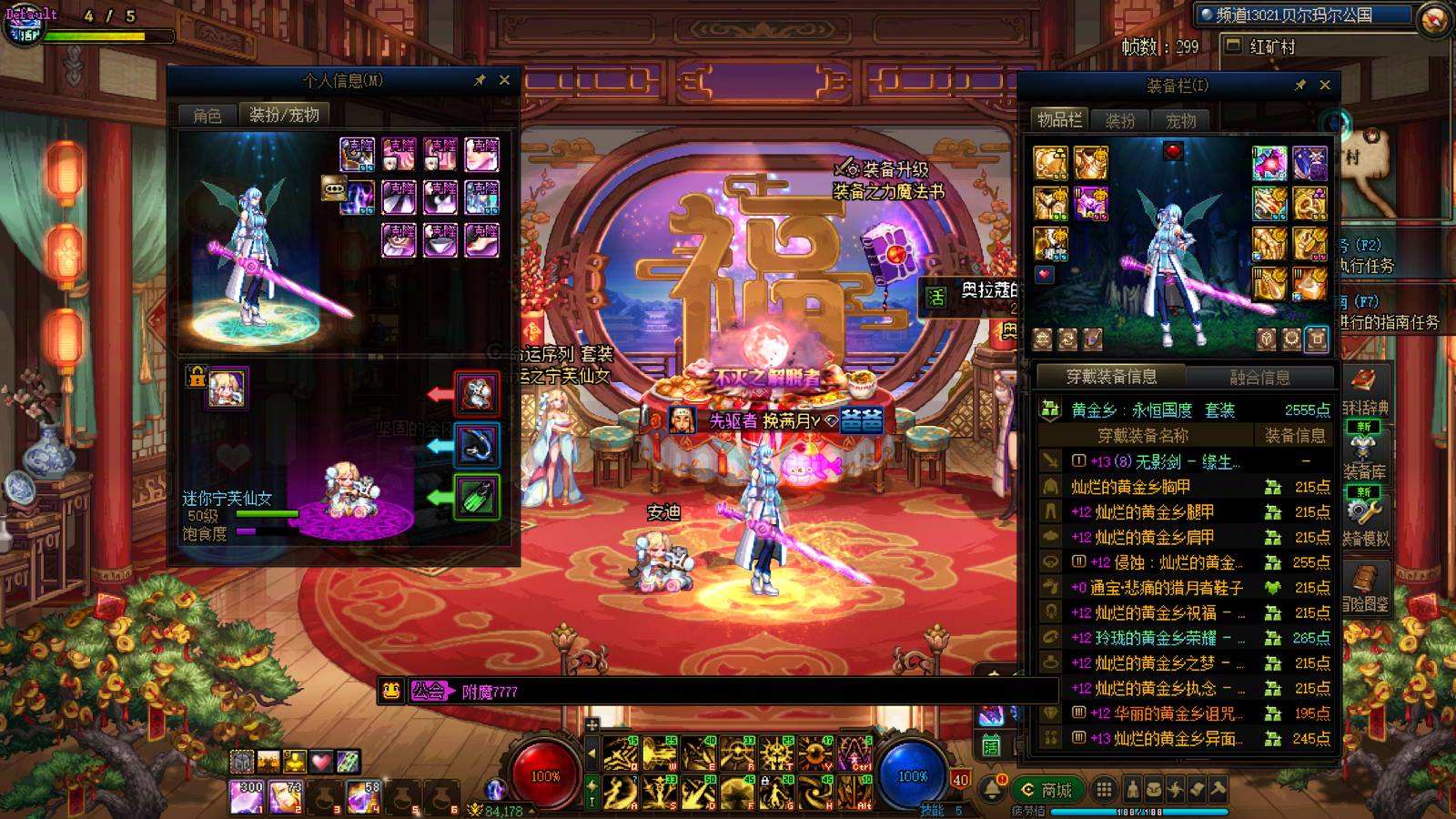Select the green pet equipment slot
The width and height of the screenshot is (1456, 819).
pyautogui.click(x=477, y=497)
